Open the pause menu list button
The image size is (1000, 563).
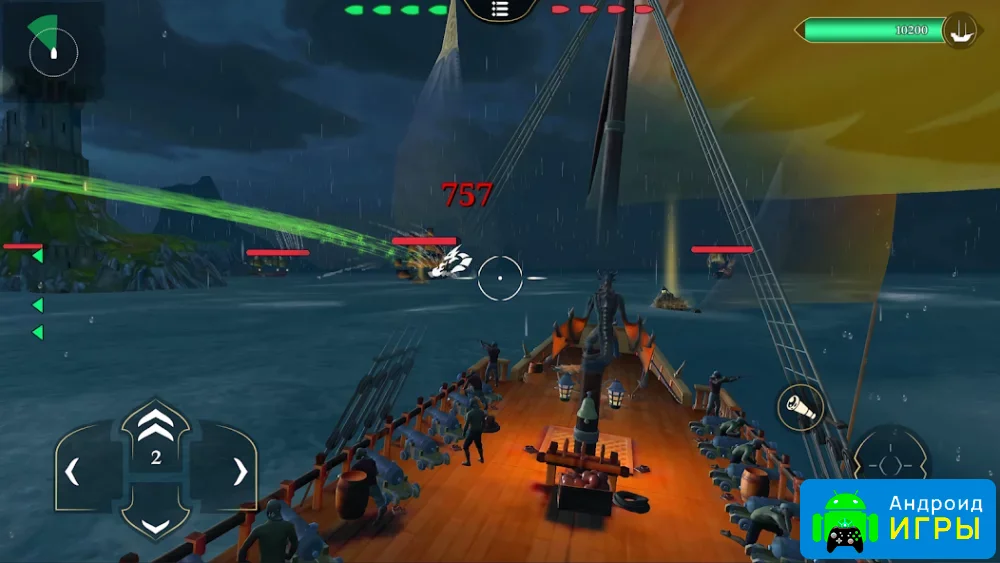[x=501, y=11]
